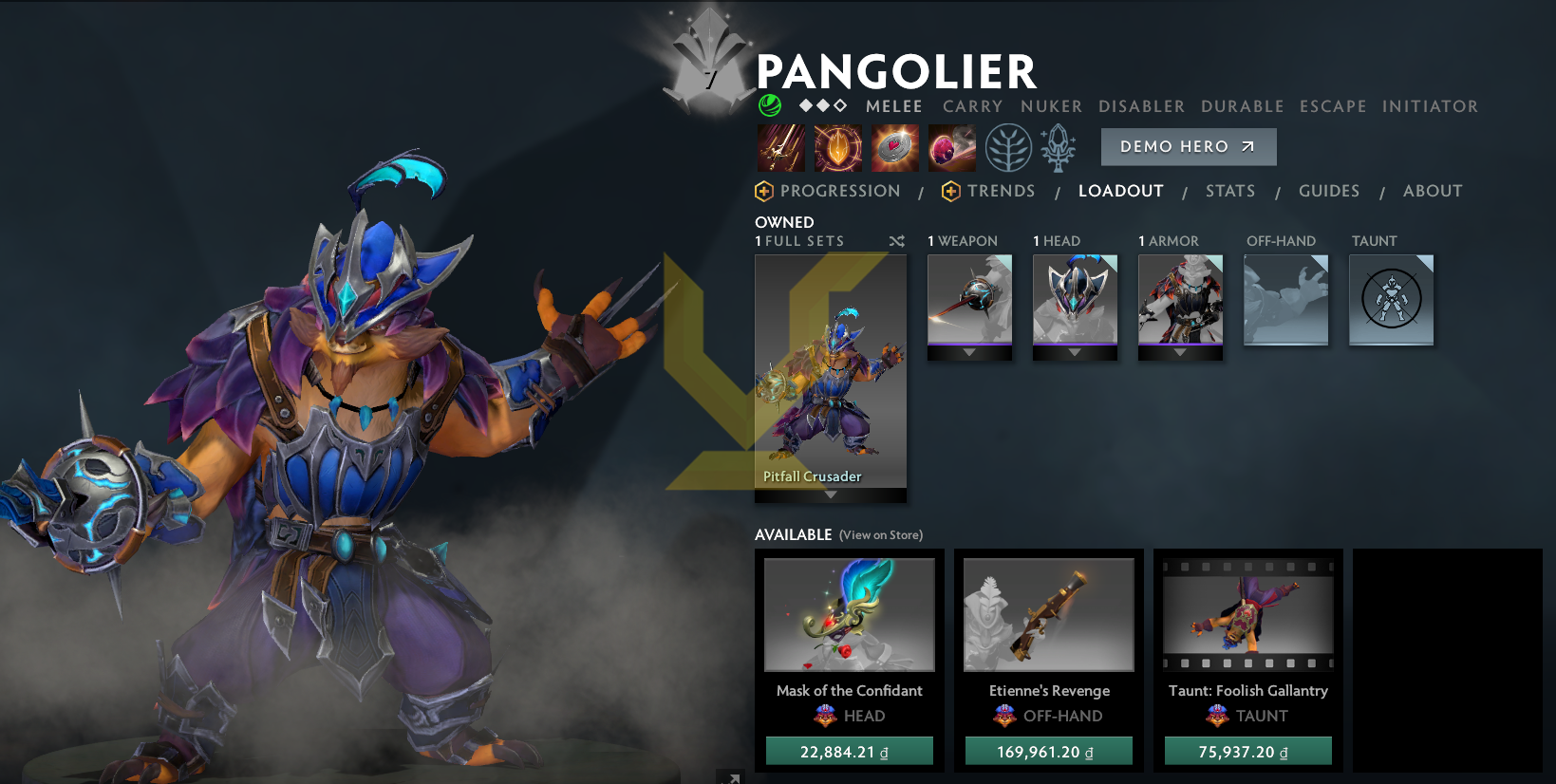Viewport: 1556px width, 784px height.
Task: Select the Pitfall Crusader full set
Action: pos(830,371)
